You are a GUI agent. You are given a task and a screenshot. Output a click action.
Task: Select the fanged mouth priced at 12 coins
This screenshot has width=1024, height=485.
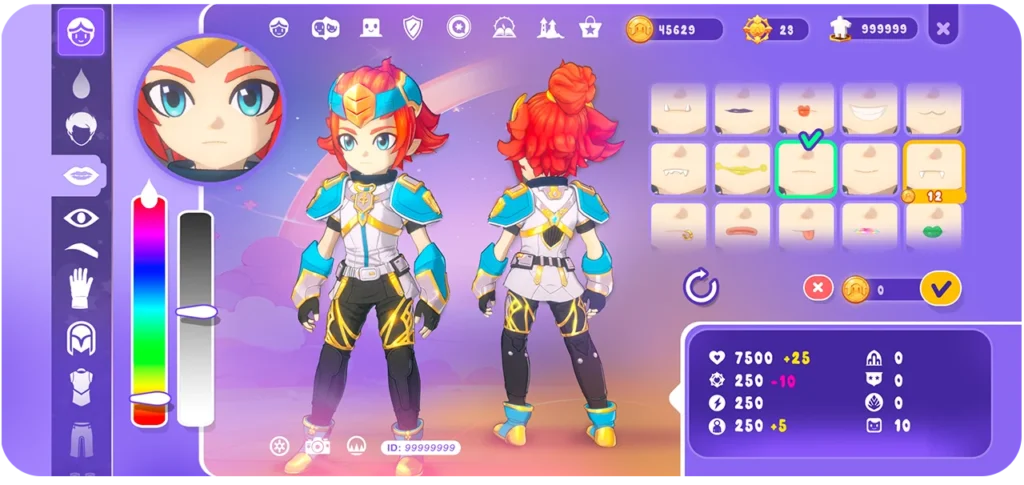(933, 166)
